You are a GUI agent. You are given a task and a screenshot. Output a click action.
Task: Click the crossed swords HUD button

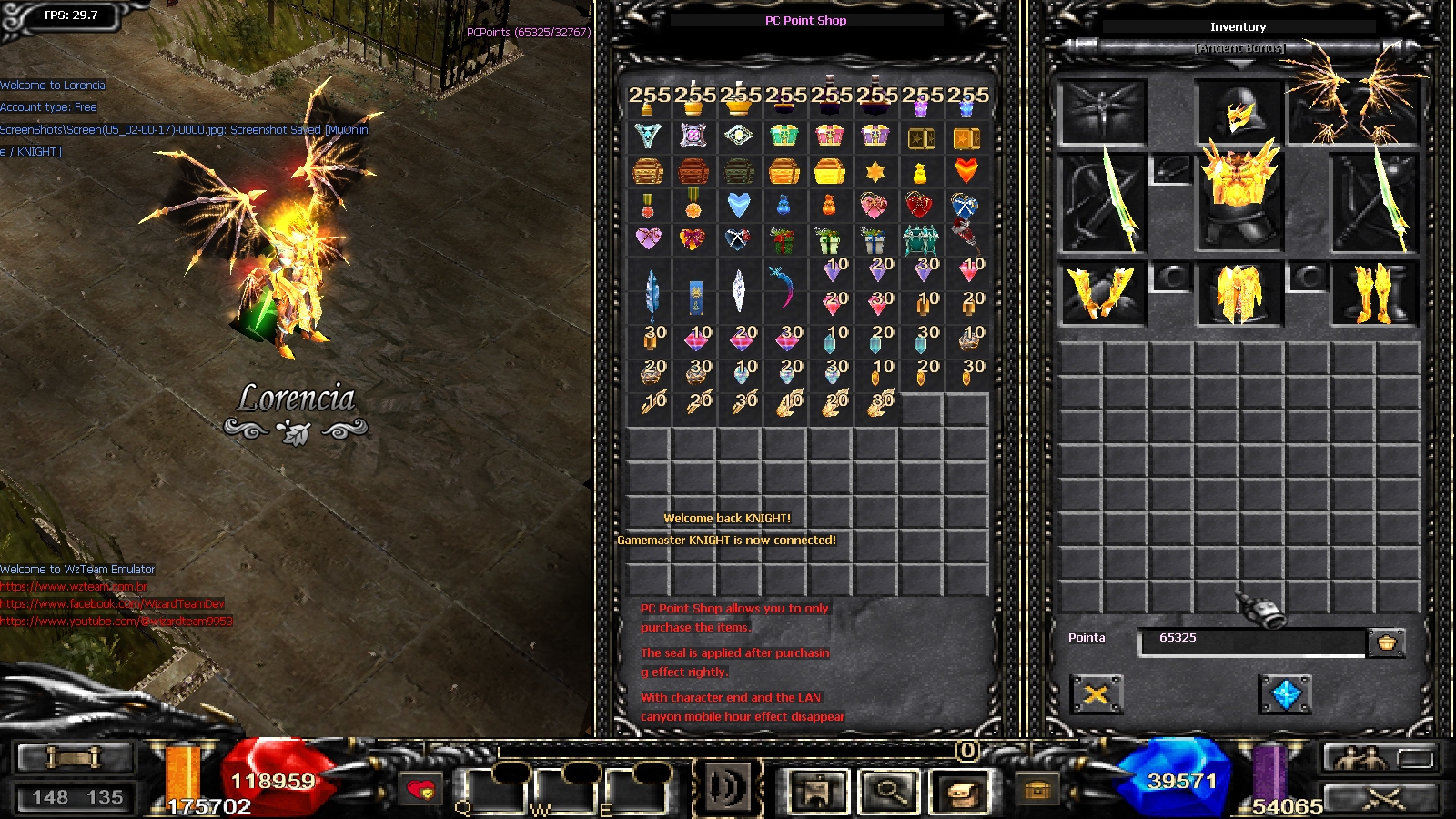(x=1382, y=799)
